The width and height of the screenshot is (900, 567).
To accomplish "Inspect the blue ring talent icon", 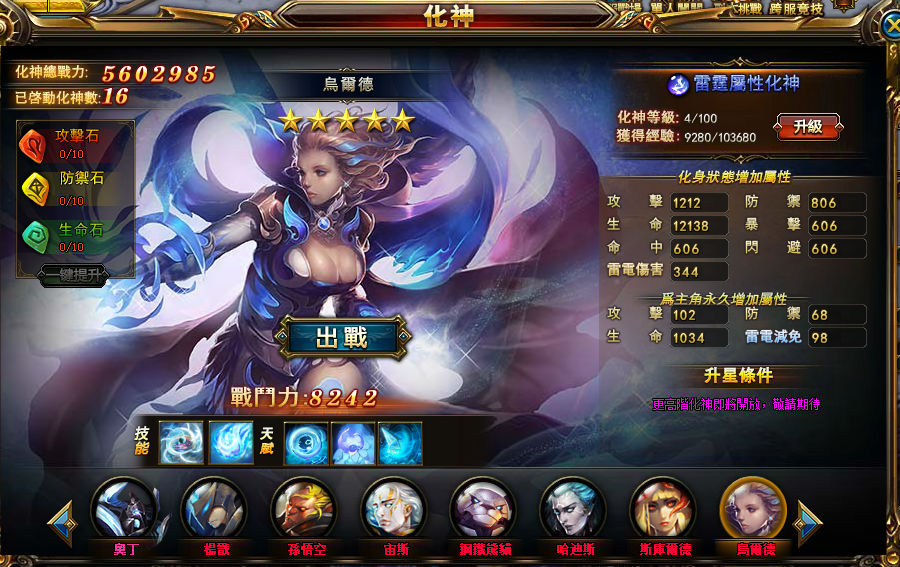I will (306, 443).
